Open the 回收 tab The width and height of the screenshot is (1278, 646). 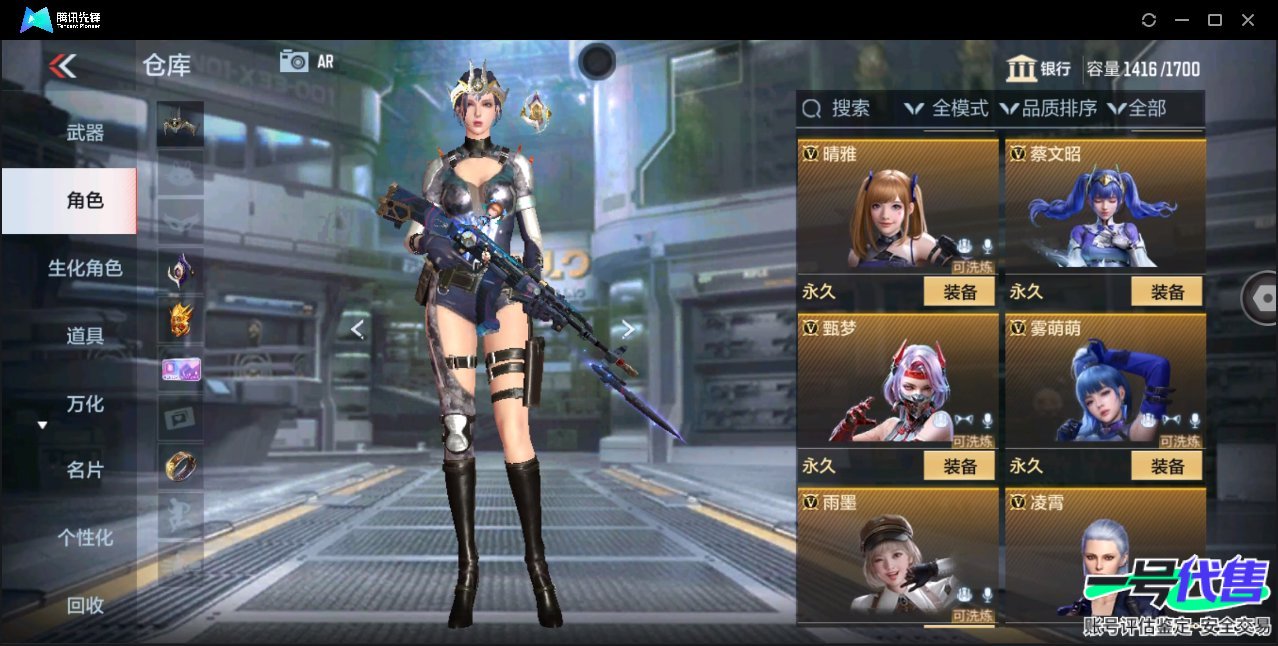tap(85, 605)
